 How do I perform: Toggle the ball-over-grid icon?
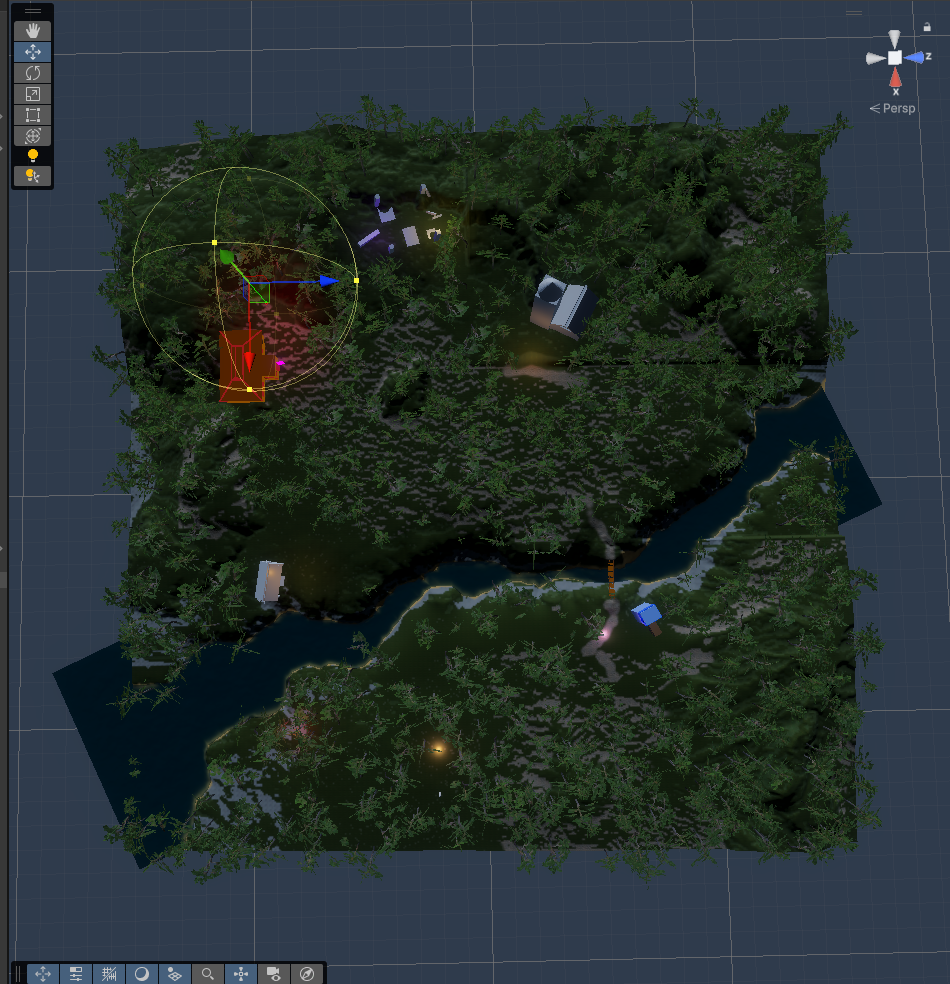click(175, 973)
